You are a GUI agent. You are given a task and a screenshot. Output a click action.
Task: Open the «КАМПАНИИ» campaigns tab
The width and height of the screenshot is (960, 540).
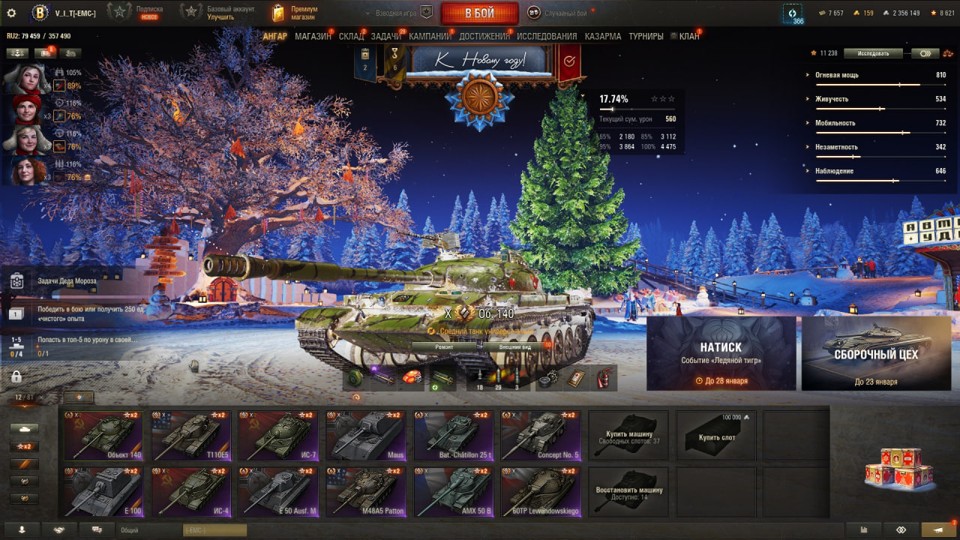tap(429, 37)
